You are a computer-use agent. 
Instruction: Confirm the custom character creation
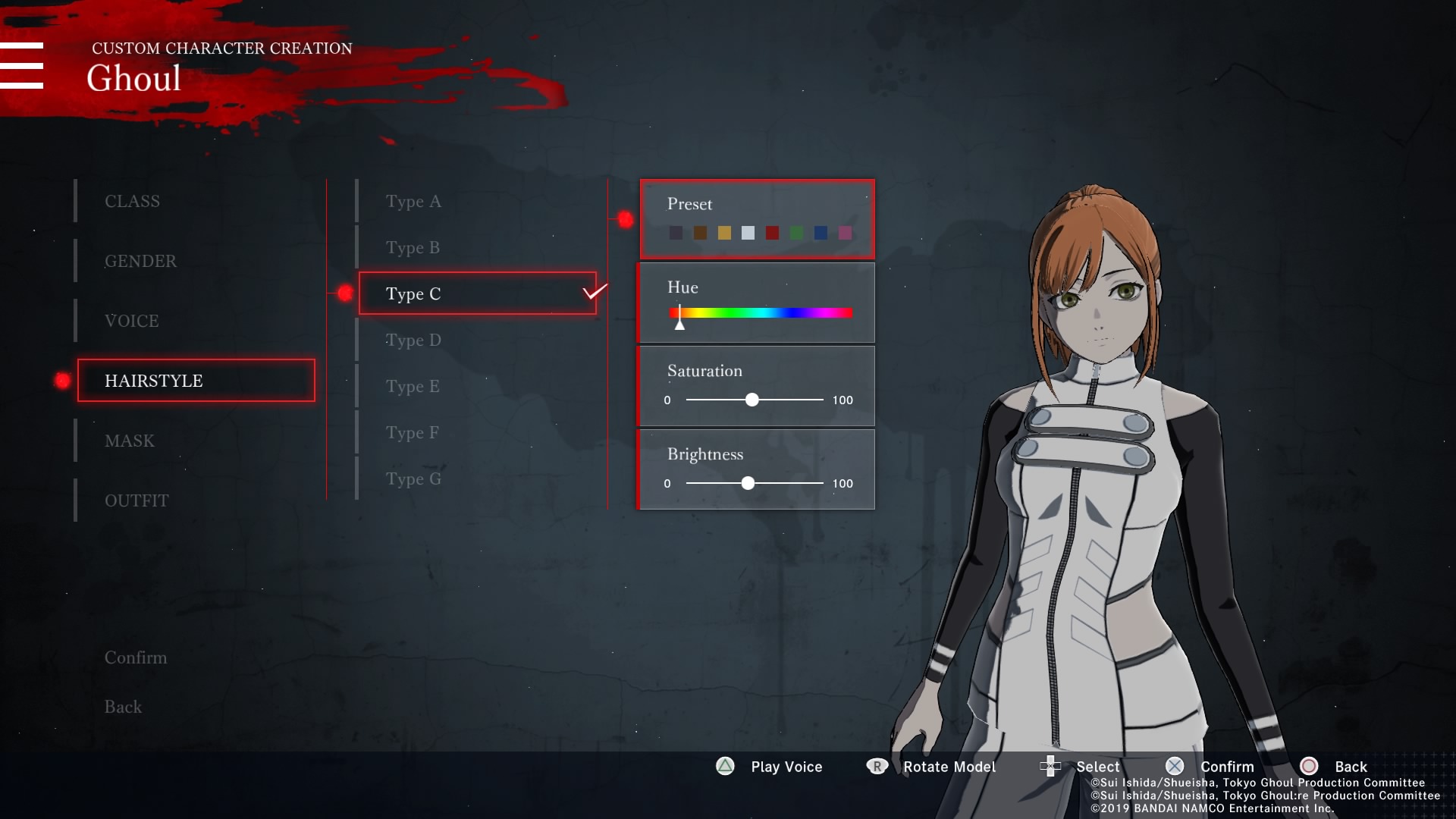[x=136, y=658]
